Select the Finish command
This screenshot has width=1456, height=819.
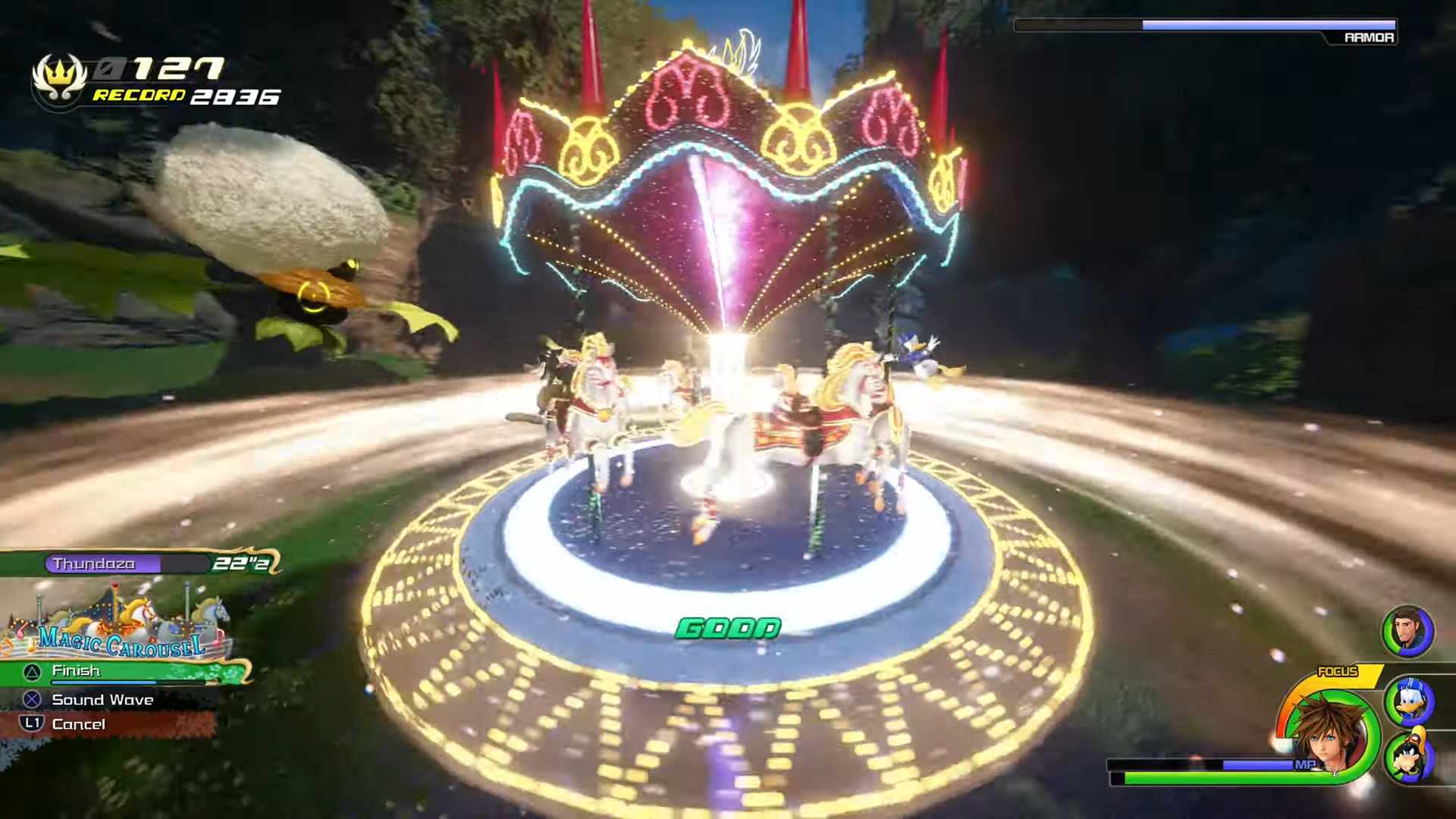[114, 672]
